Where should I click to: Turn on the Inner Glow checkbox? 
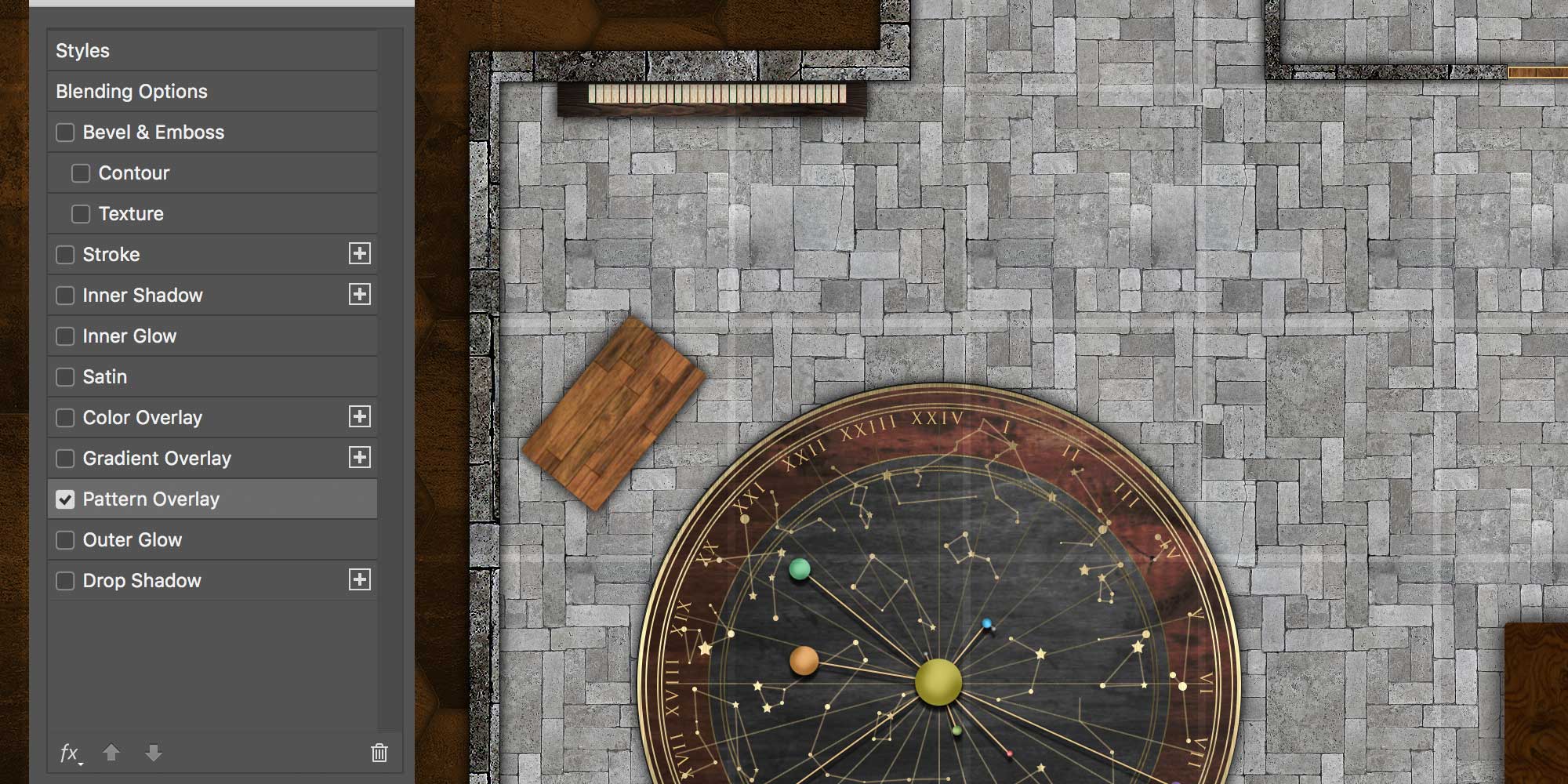[x=65, y=336]
